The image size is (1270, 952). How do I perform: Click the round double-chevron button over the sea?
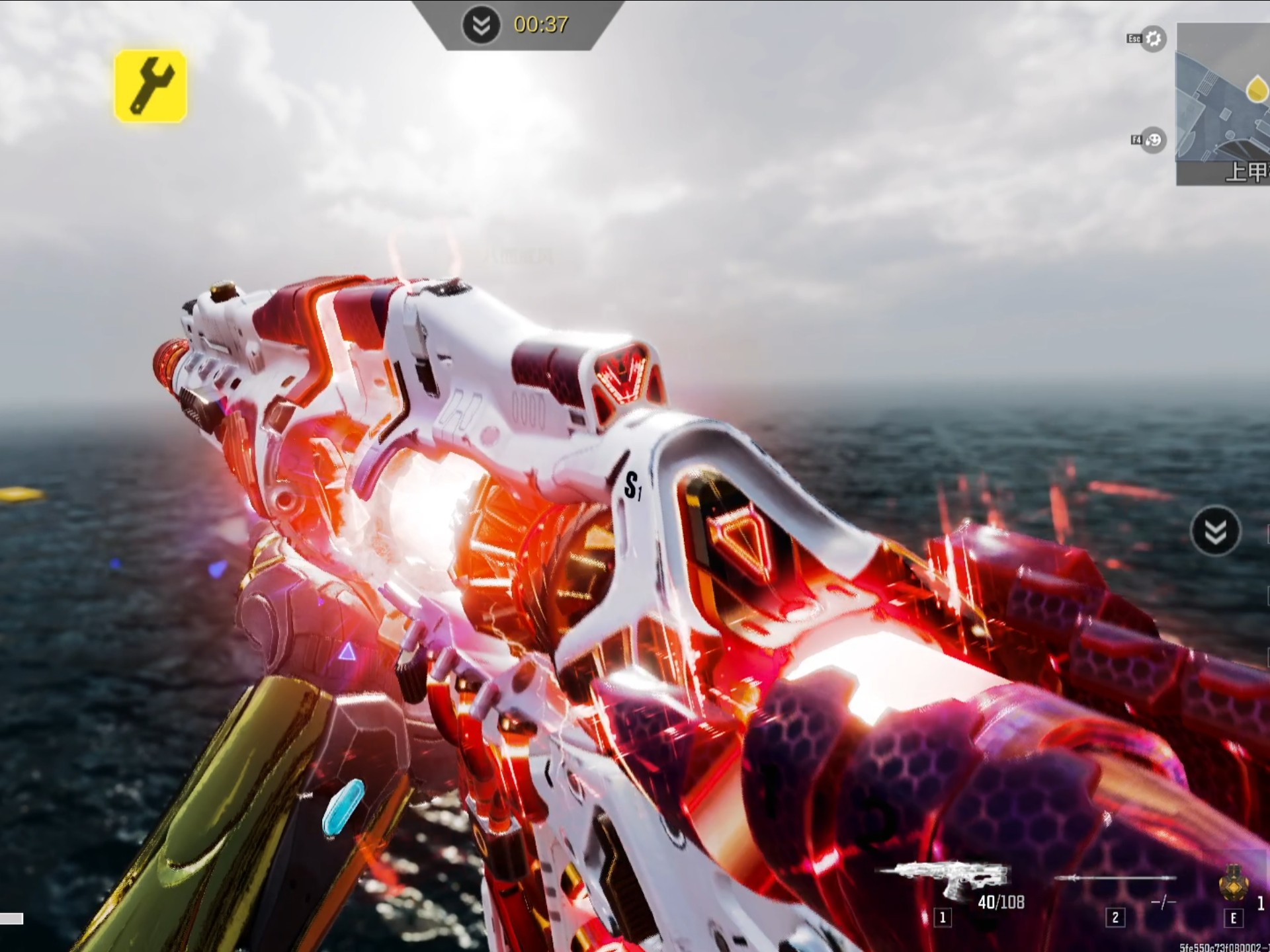[x=1215, y=531]
